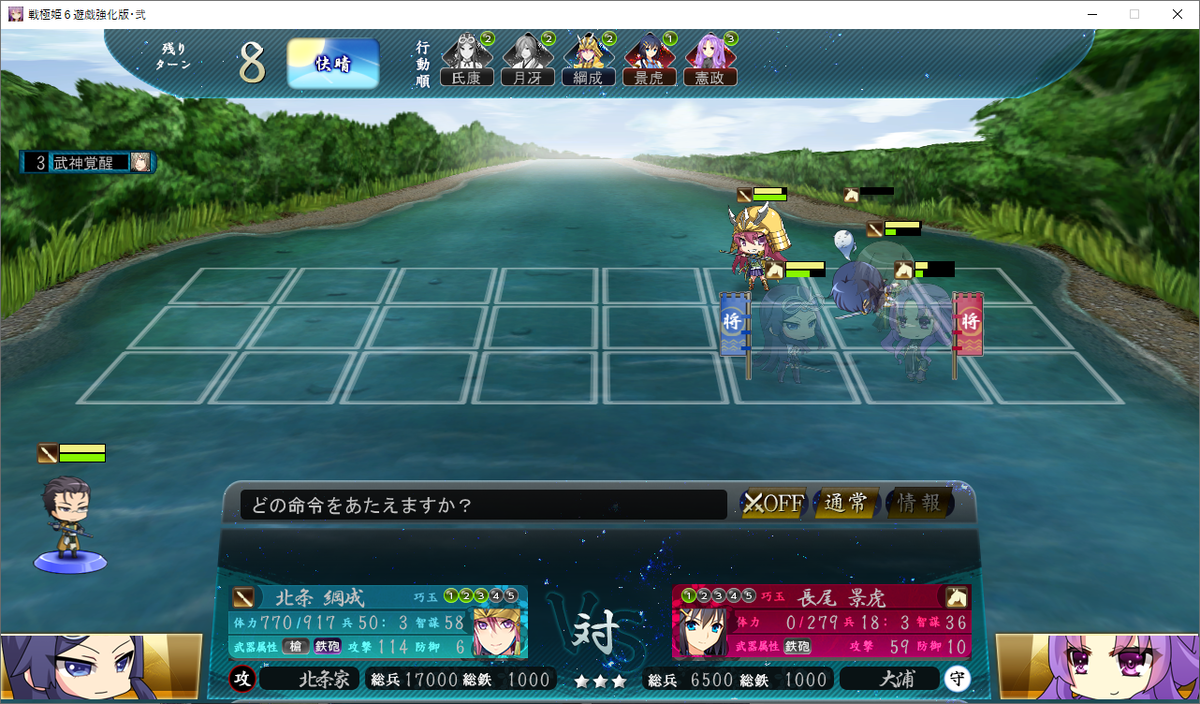Open 長尾 景虎 unit status panel
This screenshot has width=1200, height=704.
point(820,622)
